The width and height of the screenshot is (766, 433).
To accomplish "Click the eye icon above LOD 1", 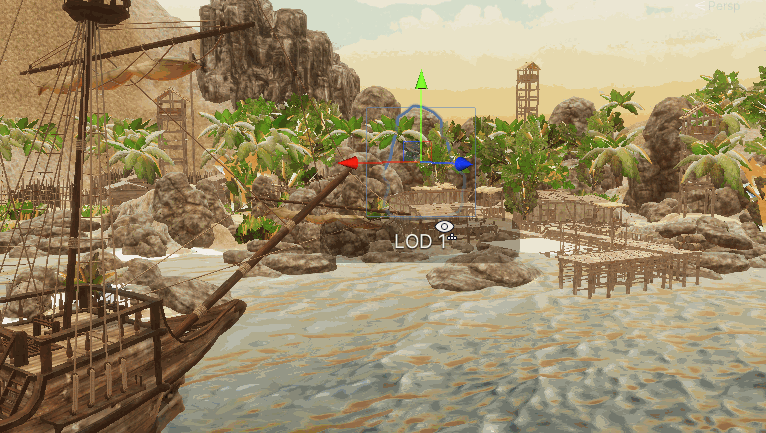I will [x=445, y=227].
